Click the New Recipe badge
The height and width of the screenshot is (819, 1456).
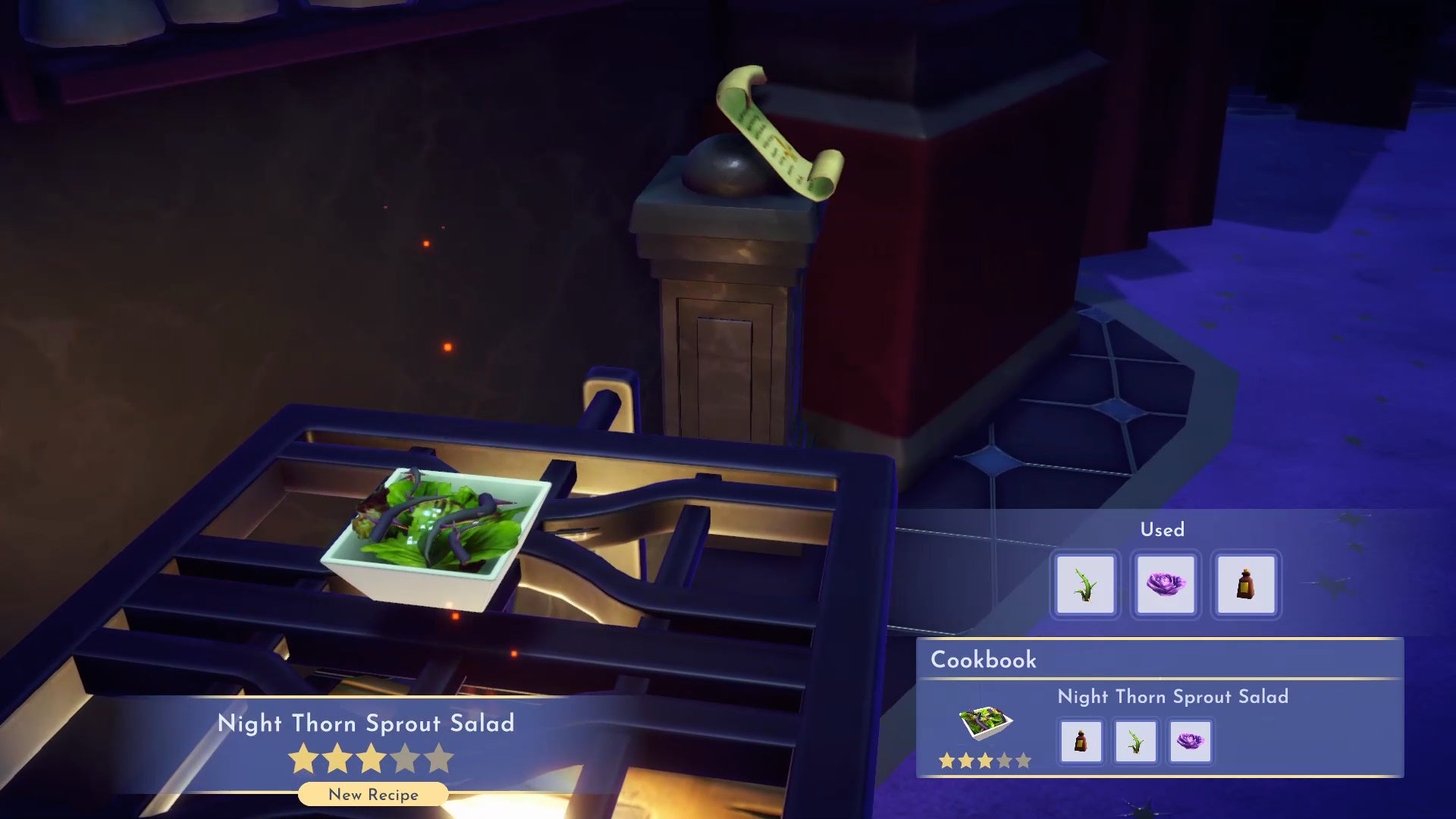pyautogui.click(x=372, y=795)
